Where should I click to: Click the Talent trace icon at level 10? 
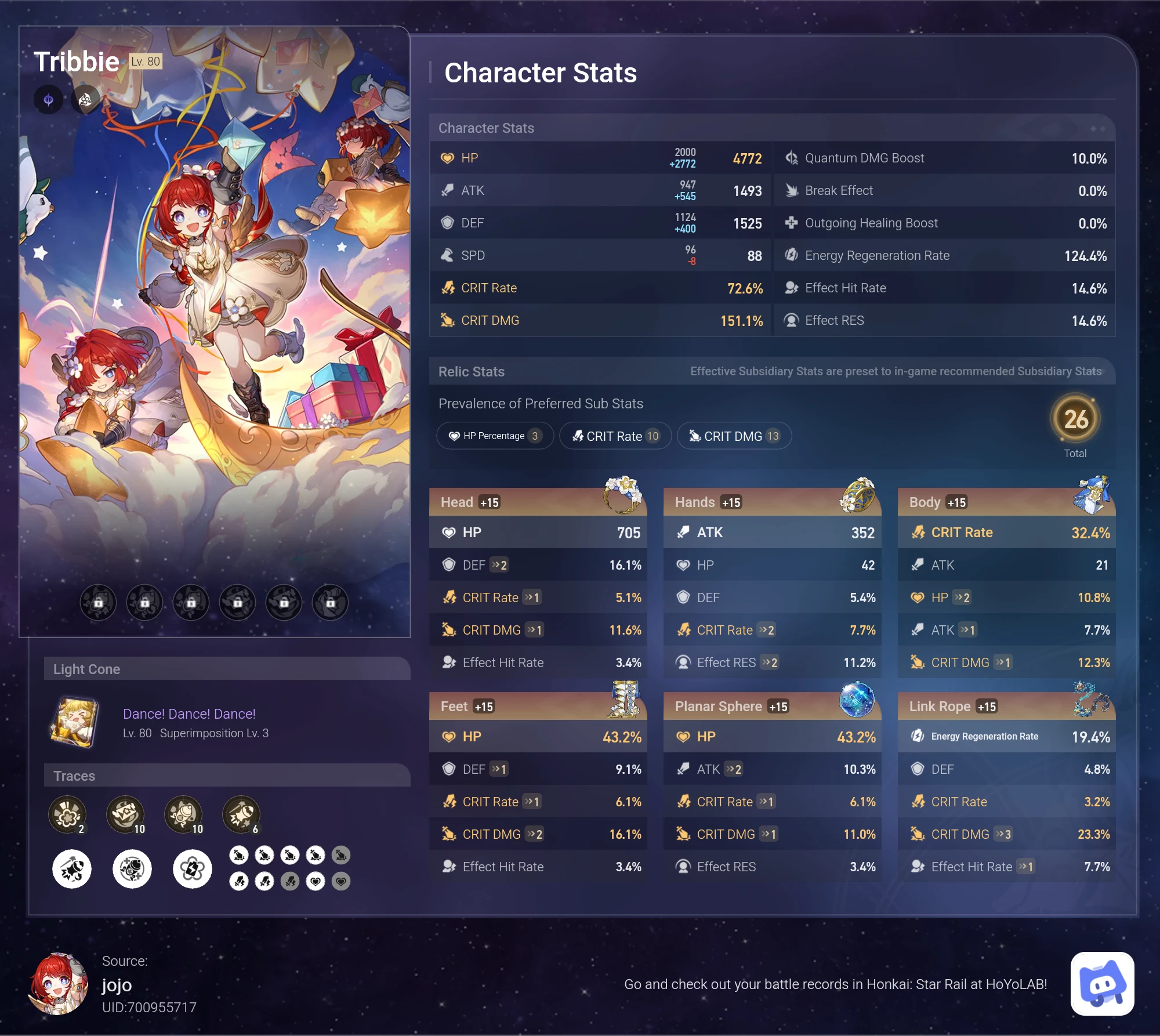tap(184, 814)
